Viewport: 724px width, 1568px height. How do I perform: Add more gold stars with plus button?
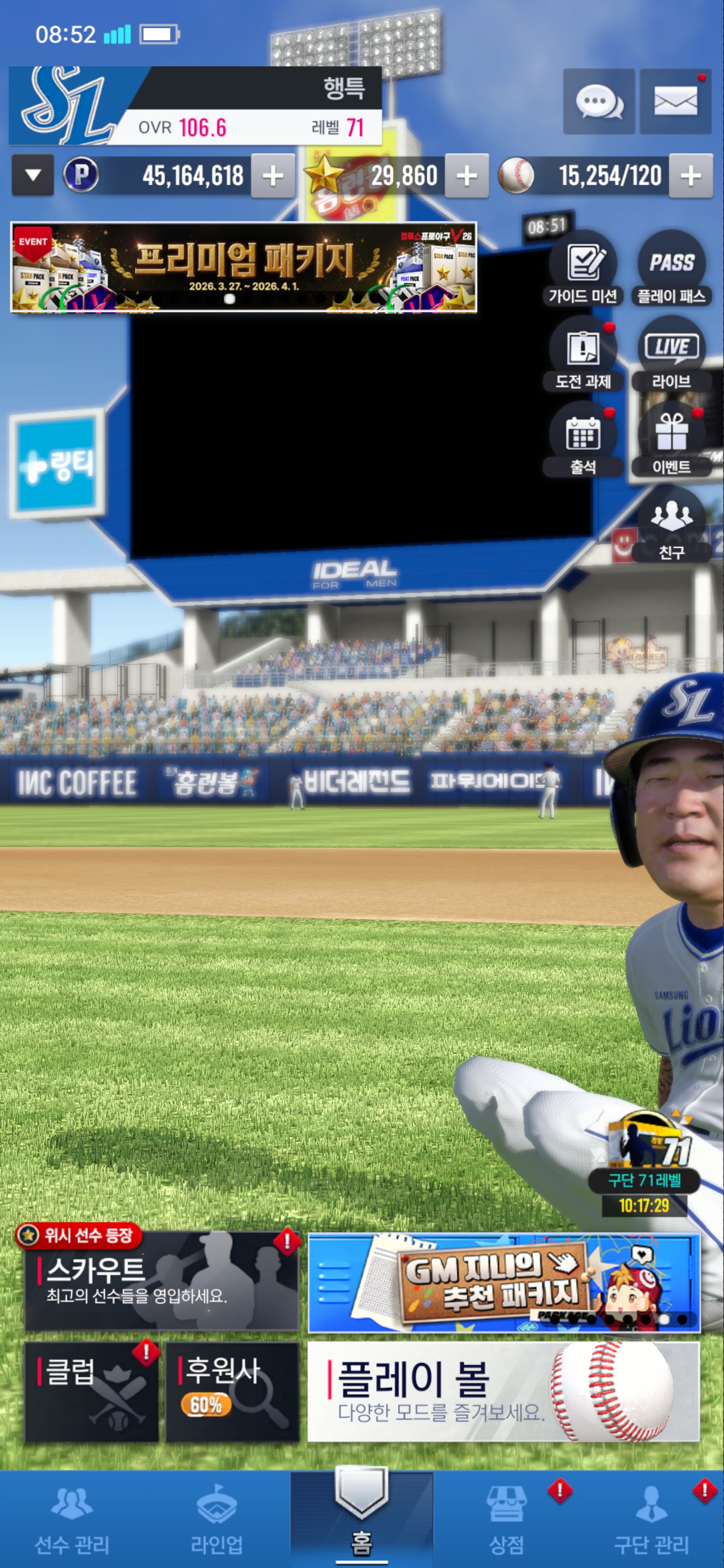click(467, 176)
